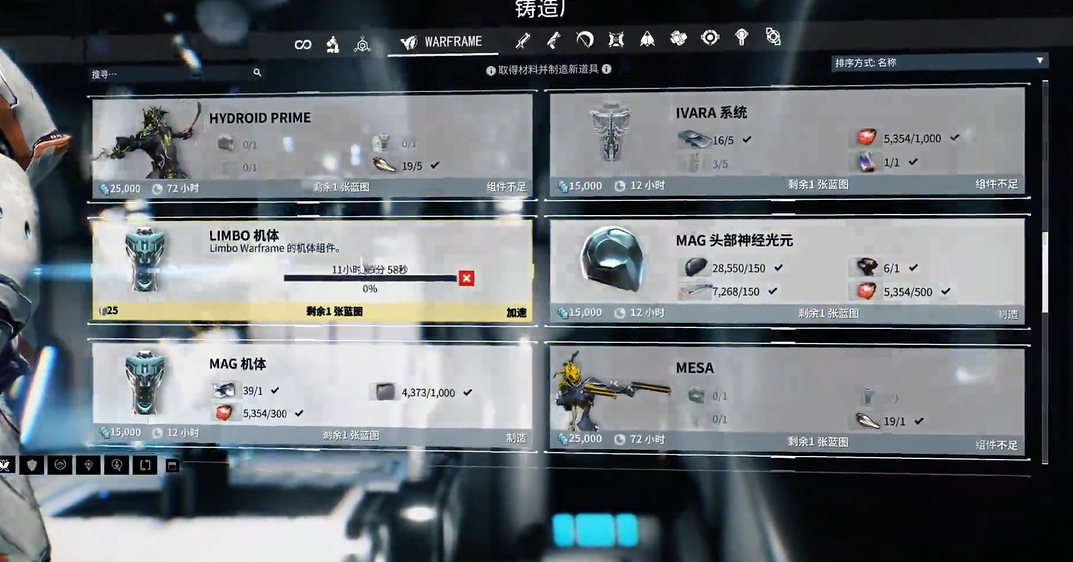
Task: Click the foundry list scrollbar
Action: click(1045, 270)
